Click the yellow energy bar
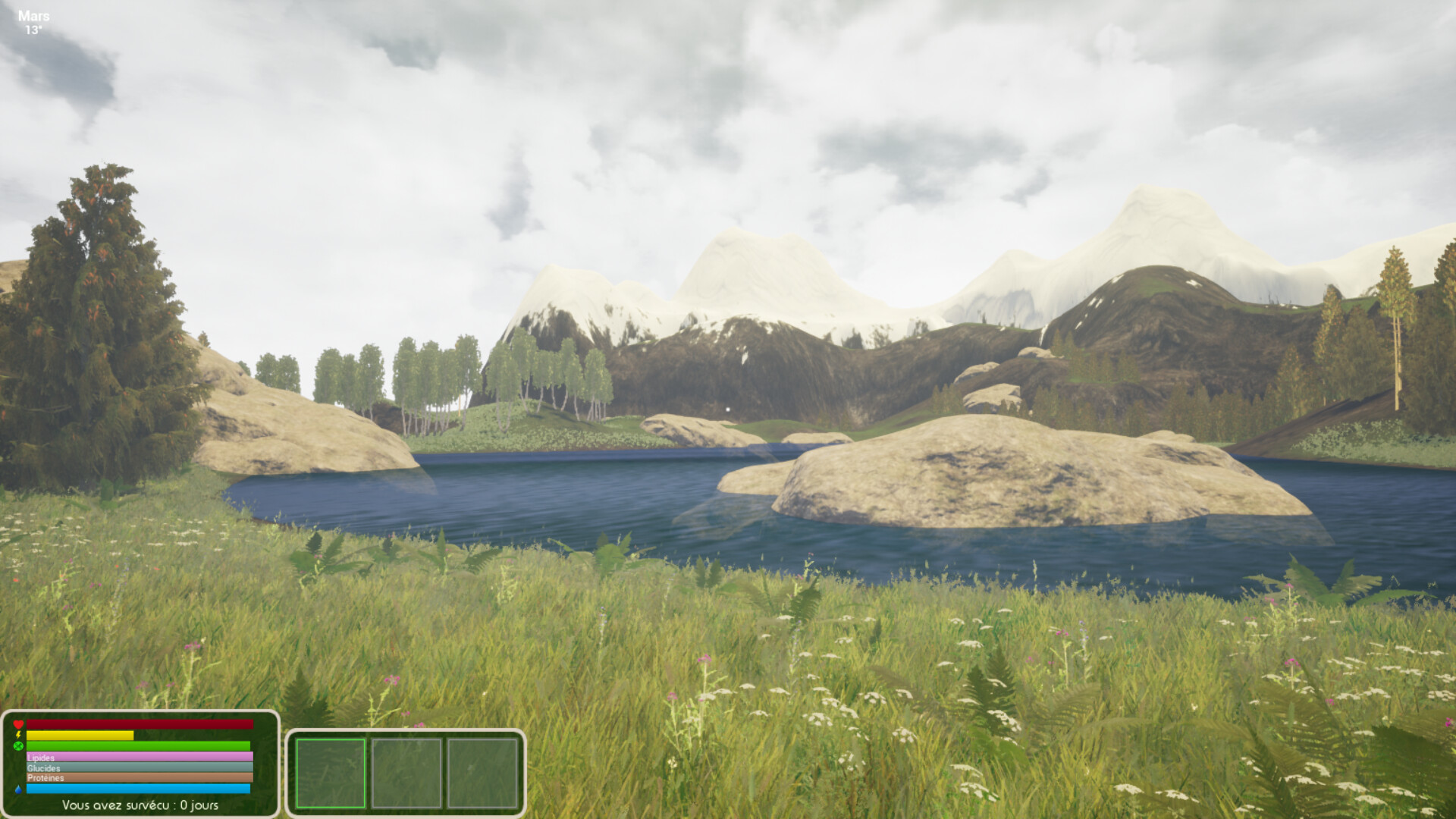This screenshot has height=819, width=1456. (x=79, y=736)
